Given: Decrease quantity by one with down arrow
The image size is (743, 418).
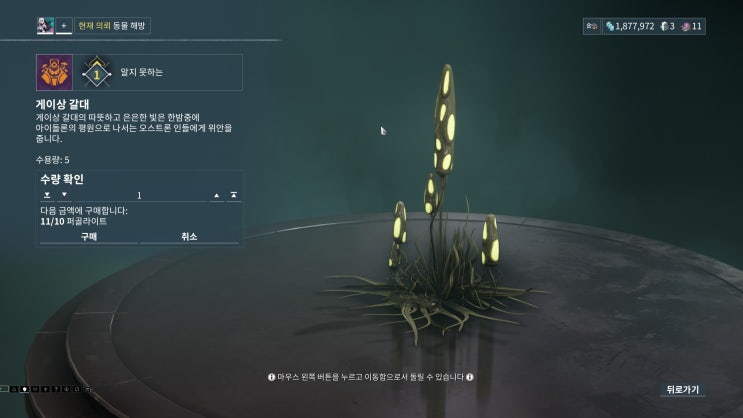Looking at the screenshot, I should [x=64, y=195].
